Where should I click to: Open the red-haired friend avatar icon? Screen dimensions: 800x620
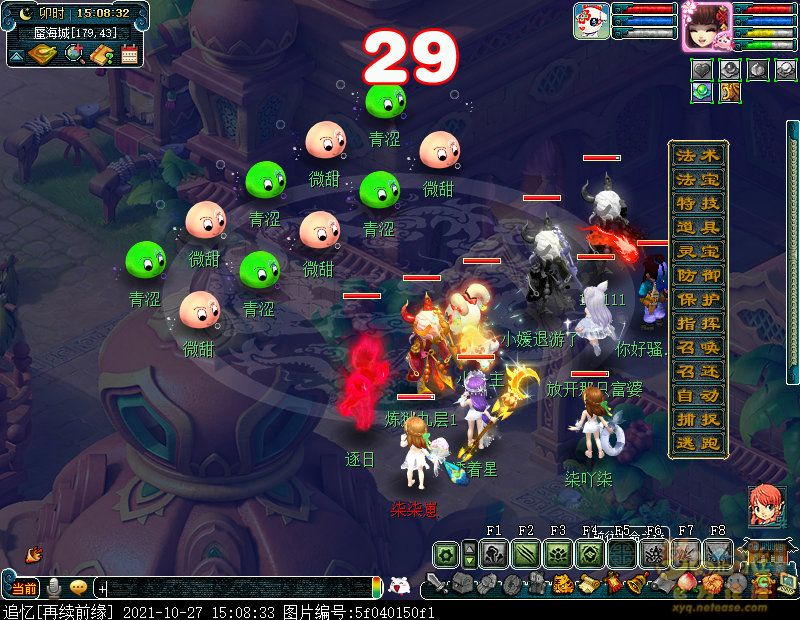click(x=766, y=506)
